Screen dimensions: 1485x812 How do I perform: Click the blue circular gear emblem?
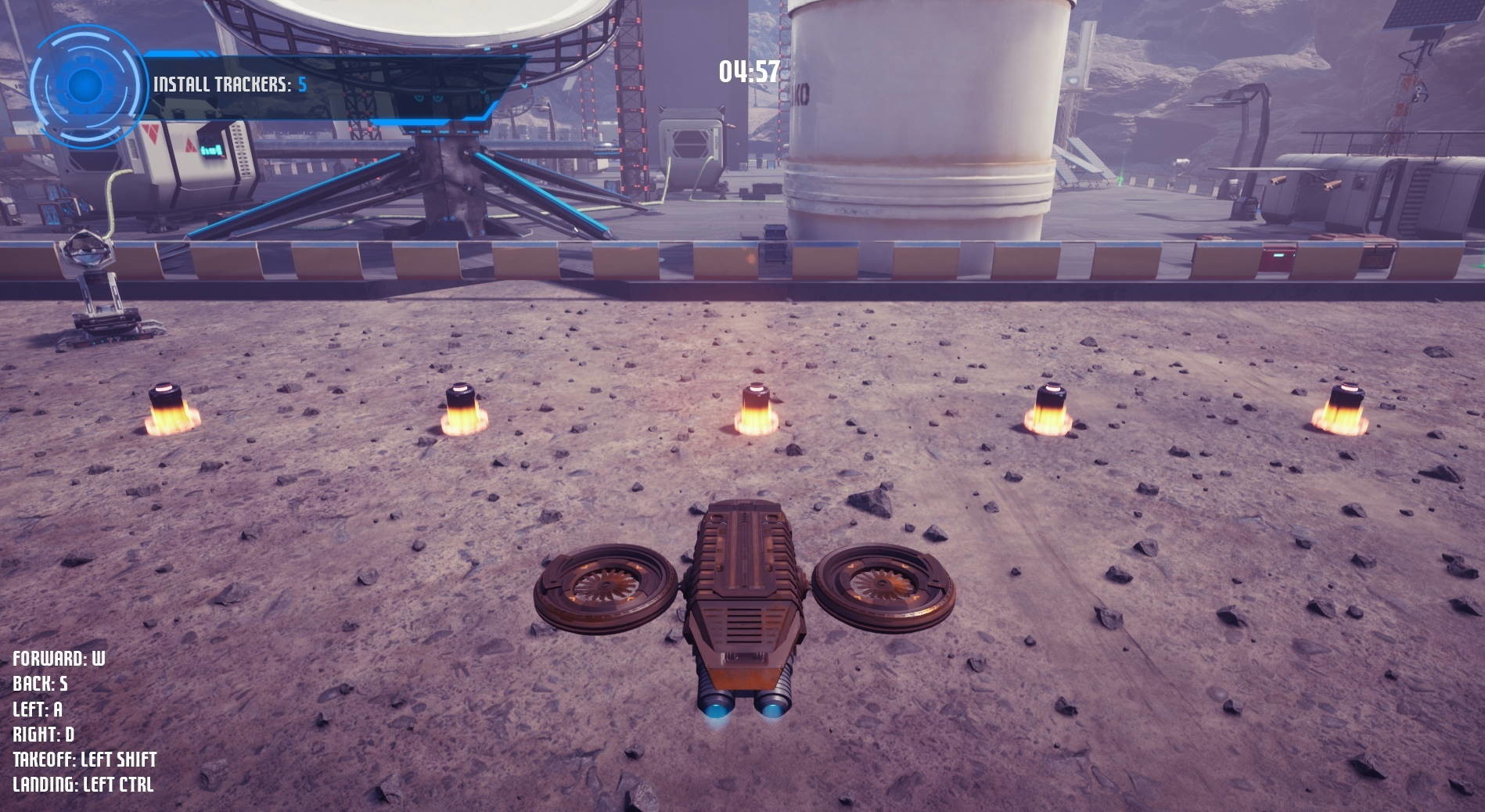86,84
